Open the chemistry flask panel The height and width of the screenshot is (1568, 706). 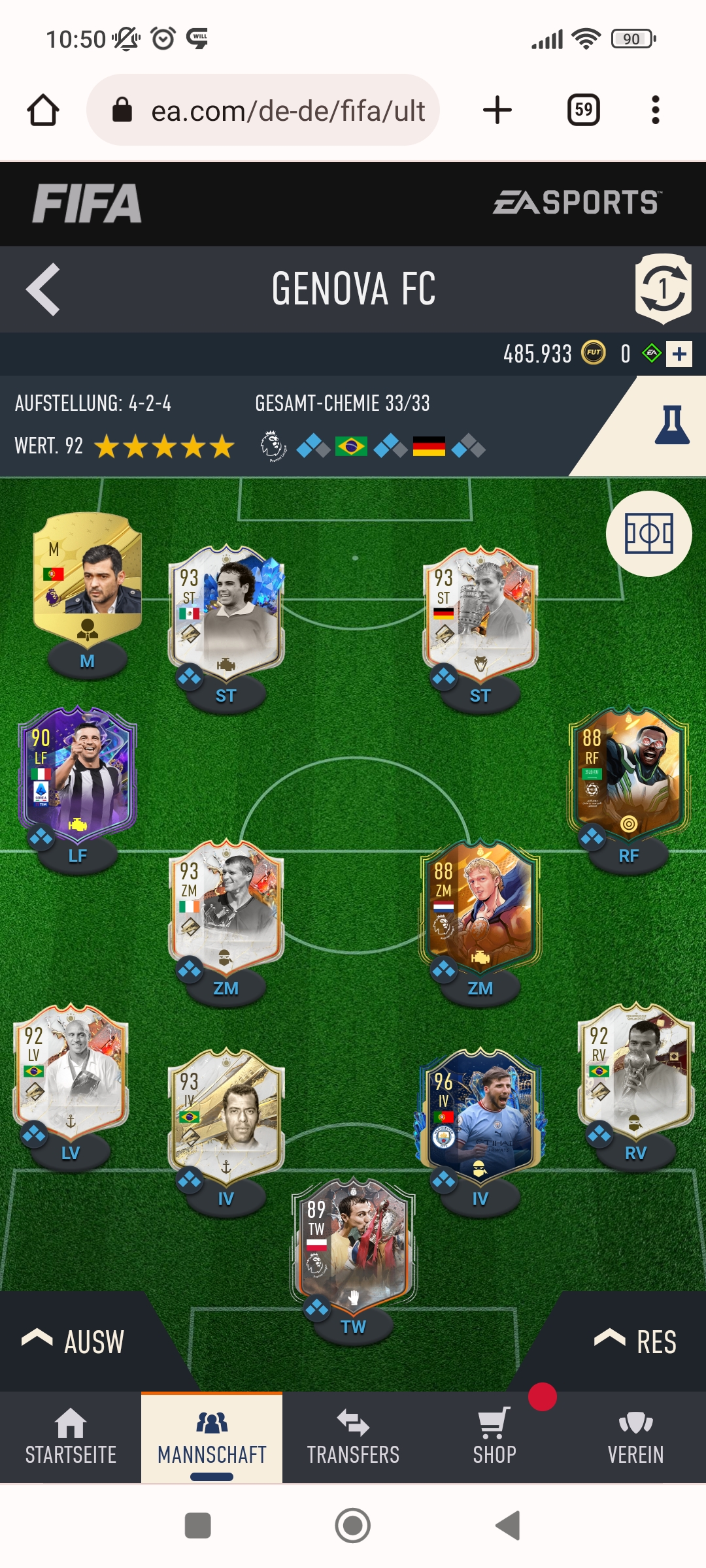[x=671, y=425]
